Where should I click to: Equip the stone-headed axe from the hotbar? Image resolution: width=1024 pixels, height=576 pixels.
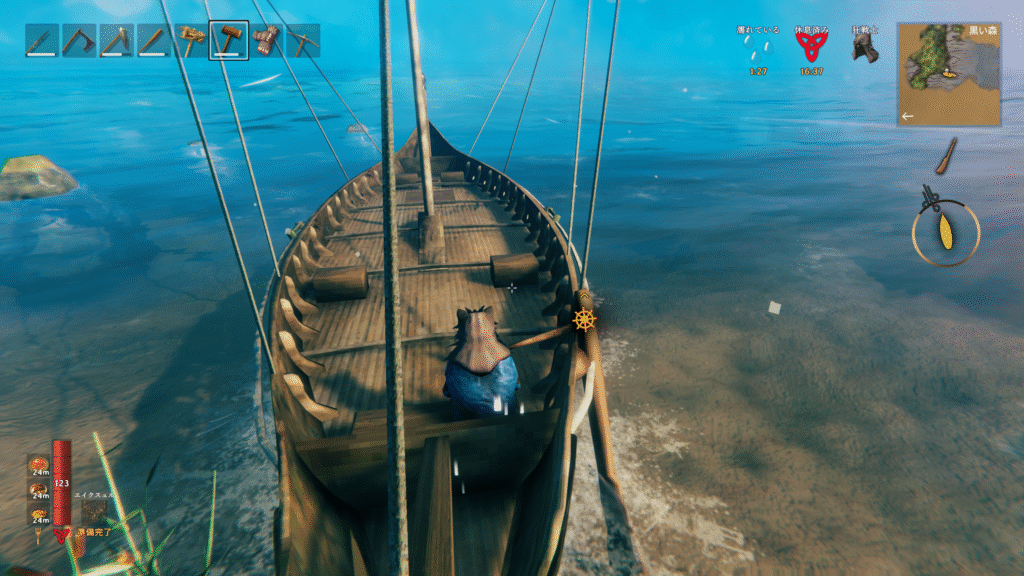(x=116, y=41)
